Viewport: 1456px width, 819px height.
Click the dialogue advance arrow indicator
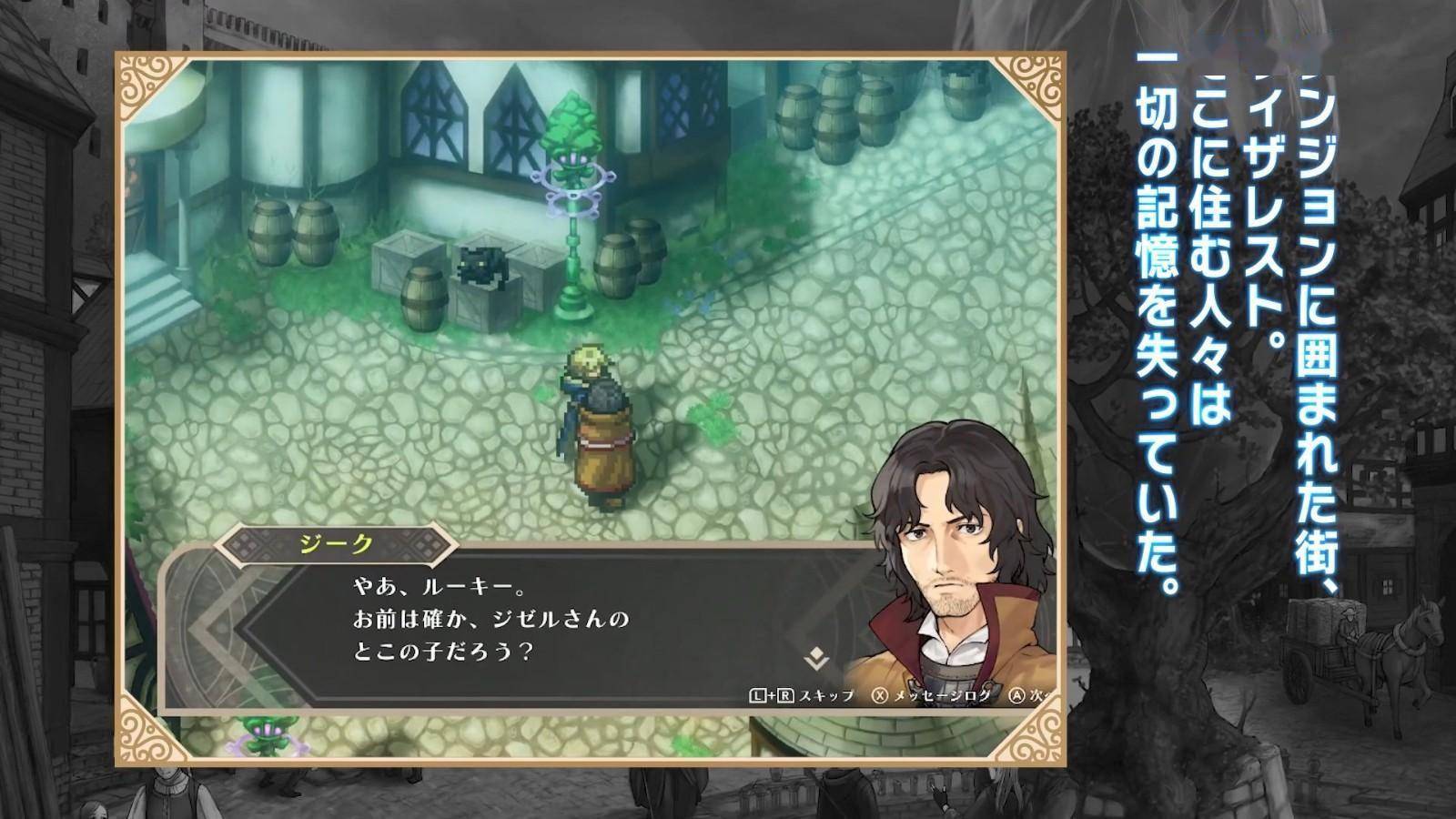(x=816, y=658)
